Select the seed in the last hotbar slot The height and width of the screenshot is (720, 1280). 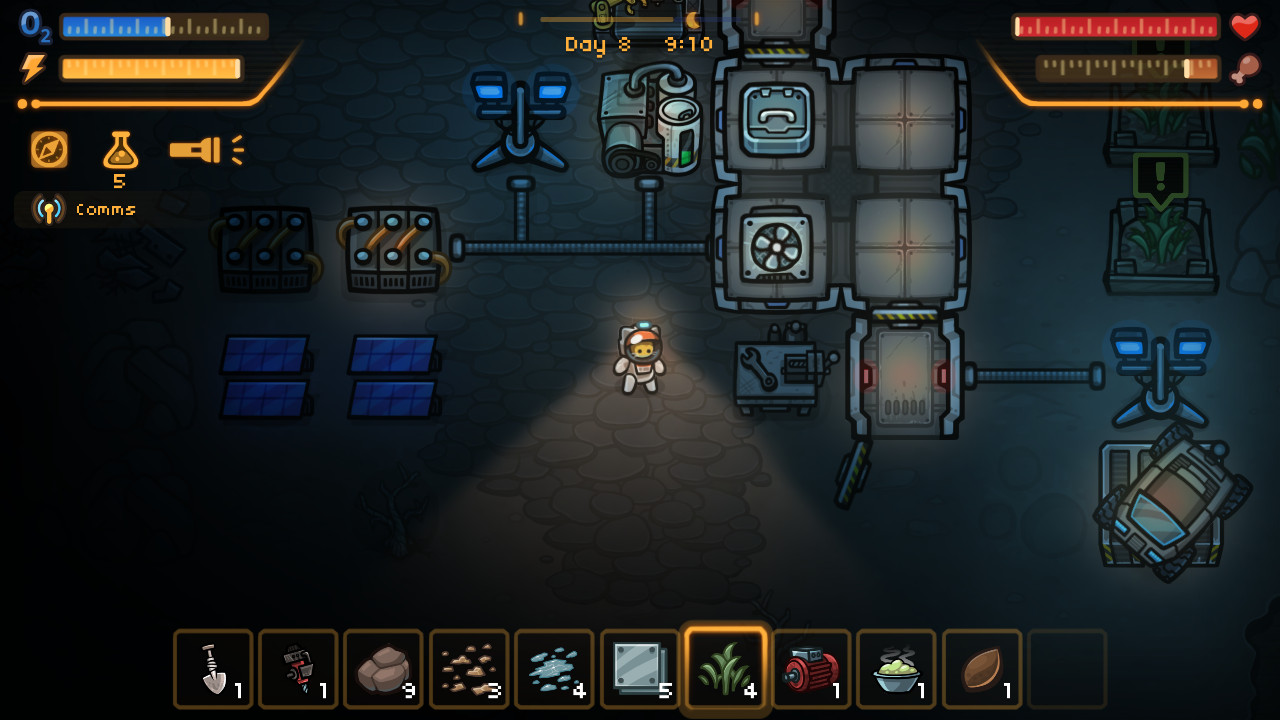(x=979, y=668)
